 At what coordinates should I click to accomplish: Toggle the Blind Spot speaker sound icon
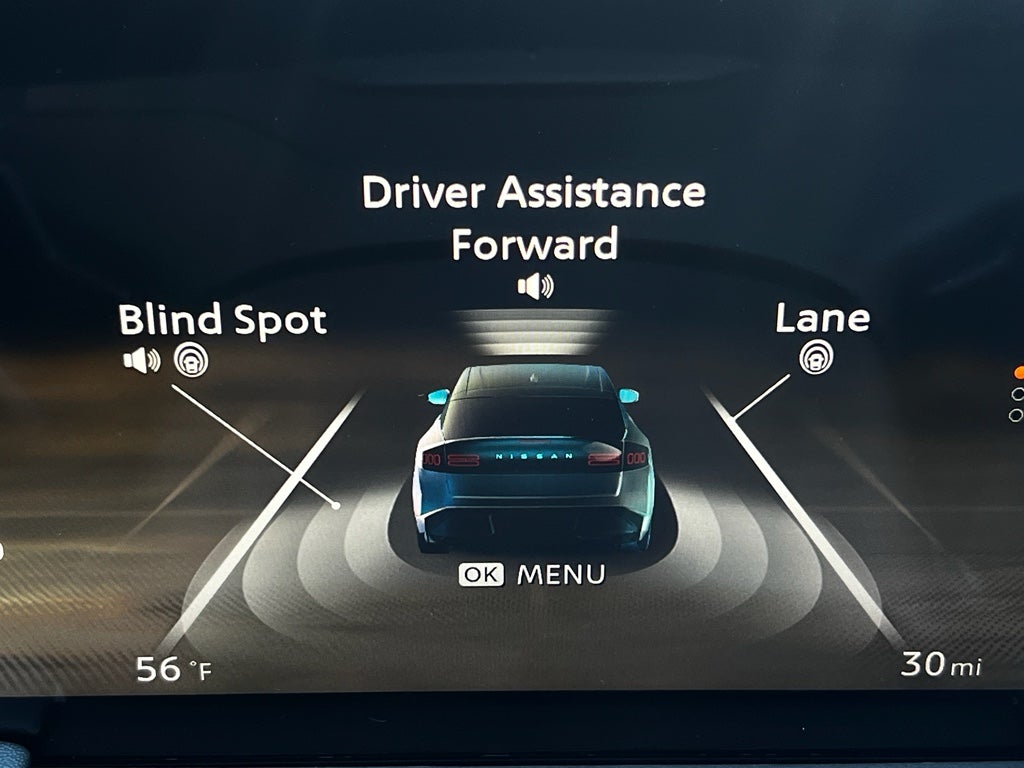(141, 360)
